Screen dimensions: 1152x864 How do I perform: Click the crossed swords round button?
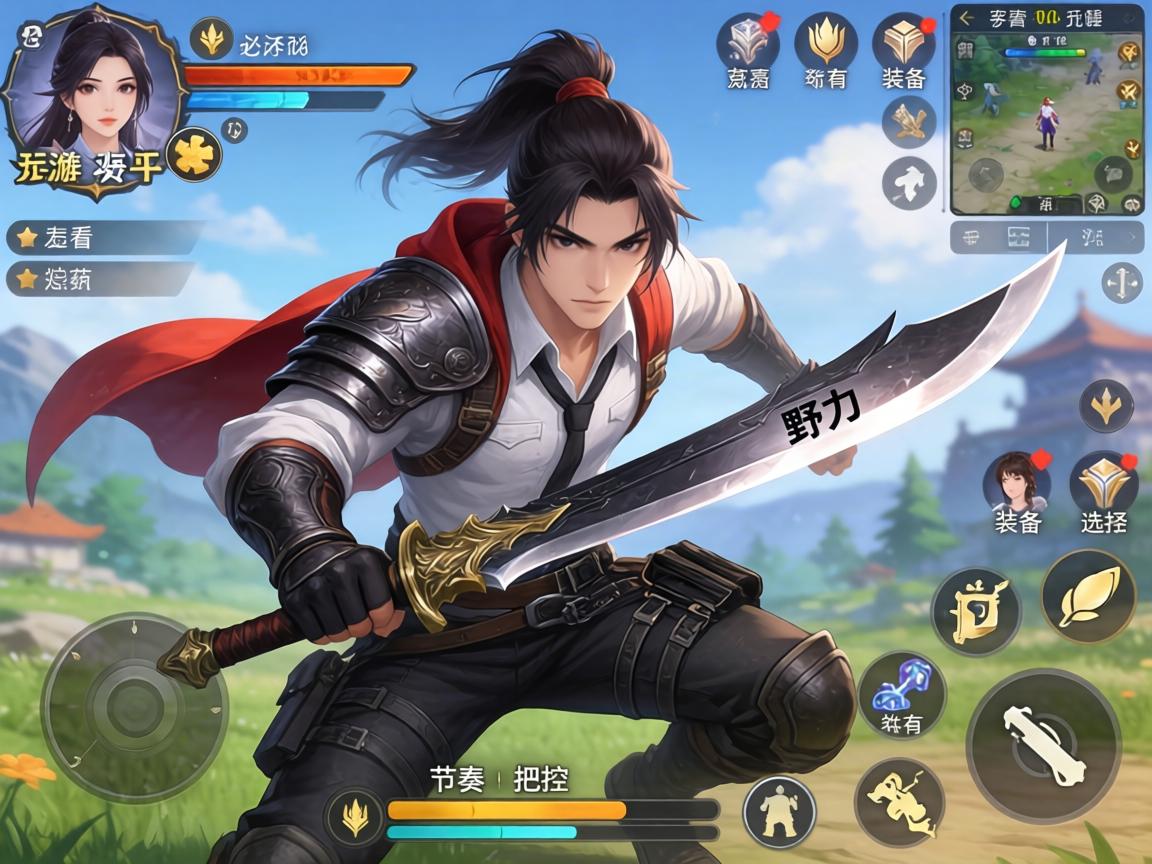tap(908, 123)
